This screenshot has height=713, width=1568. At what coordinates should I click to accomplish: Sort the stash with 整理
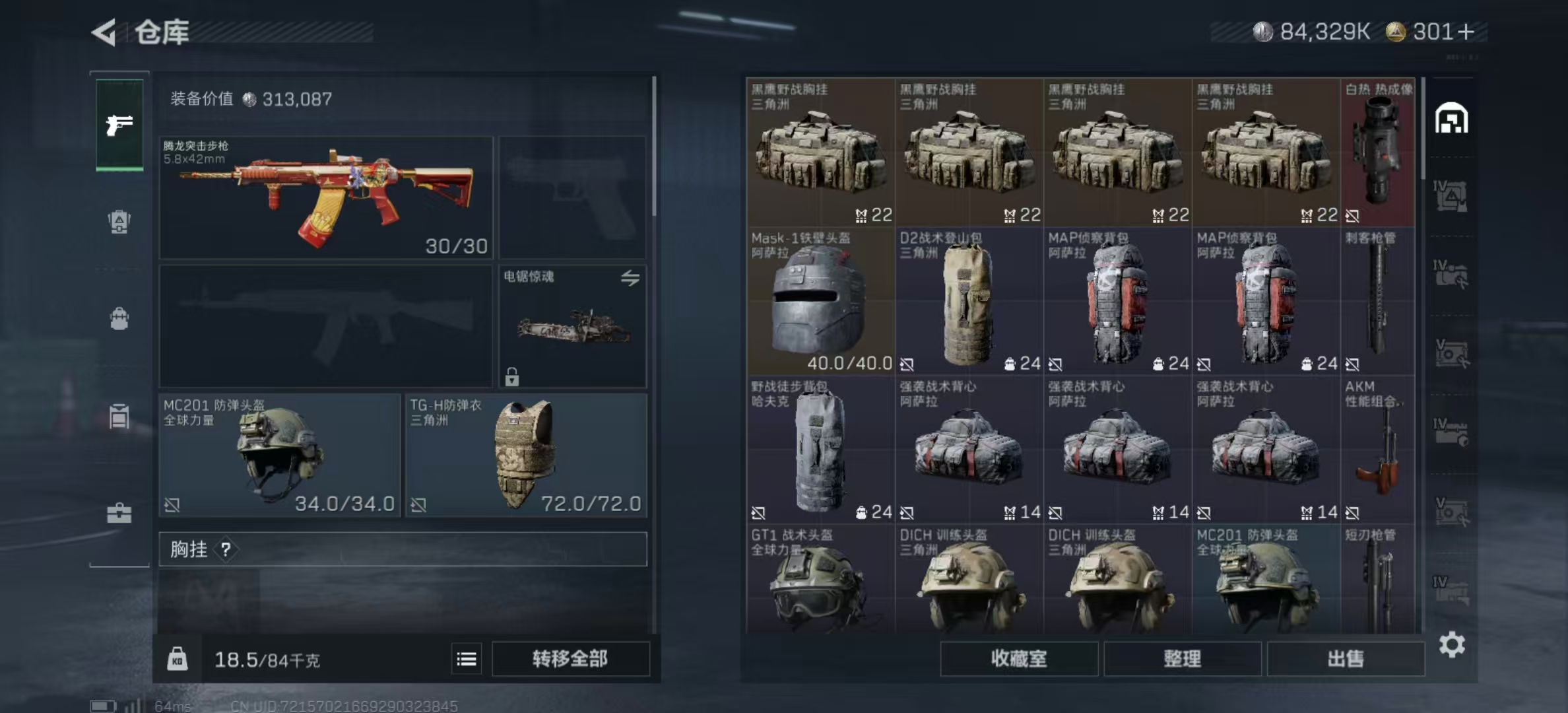tap(1182, 659)
